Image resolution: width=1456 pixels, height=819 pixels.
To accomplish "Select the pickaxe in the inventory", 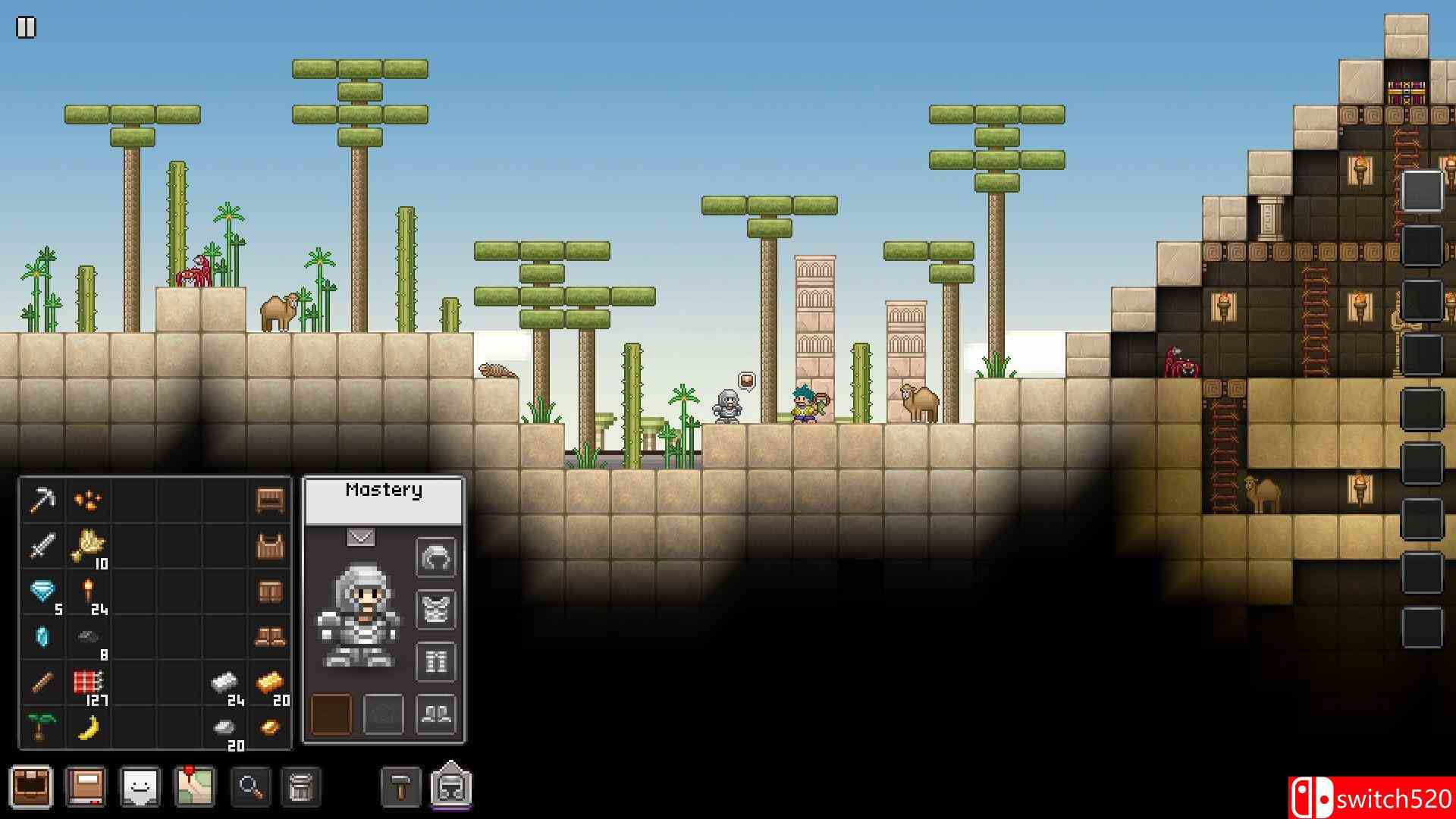I will coord(43,500).
